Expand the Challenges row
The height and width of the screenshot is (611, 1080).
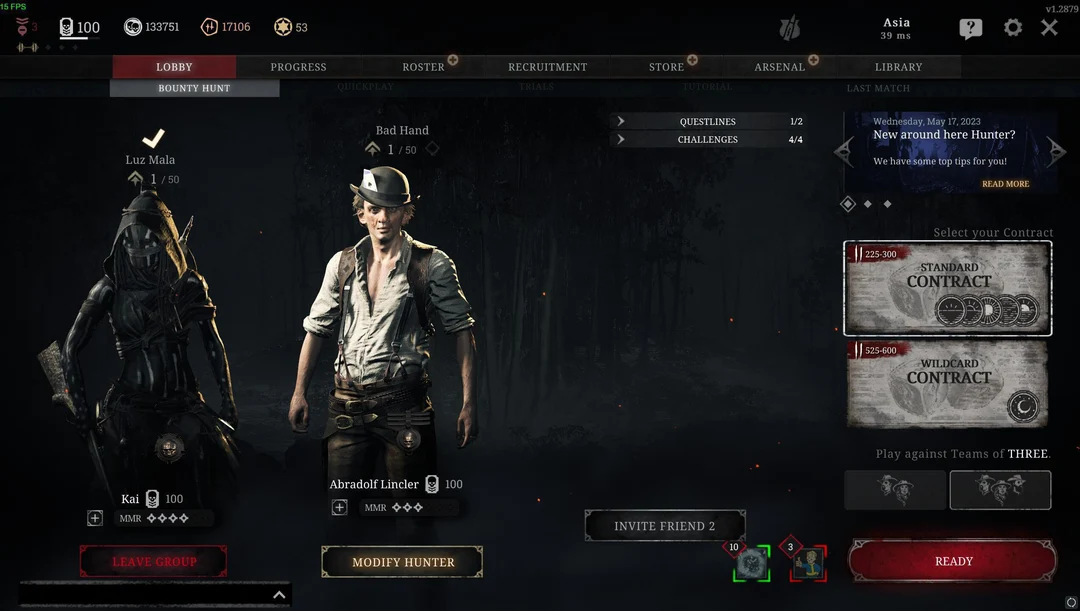[708, 139]
